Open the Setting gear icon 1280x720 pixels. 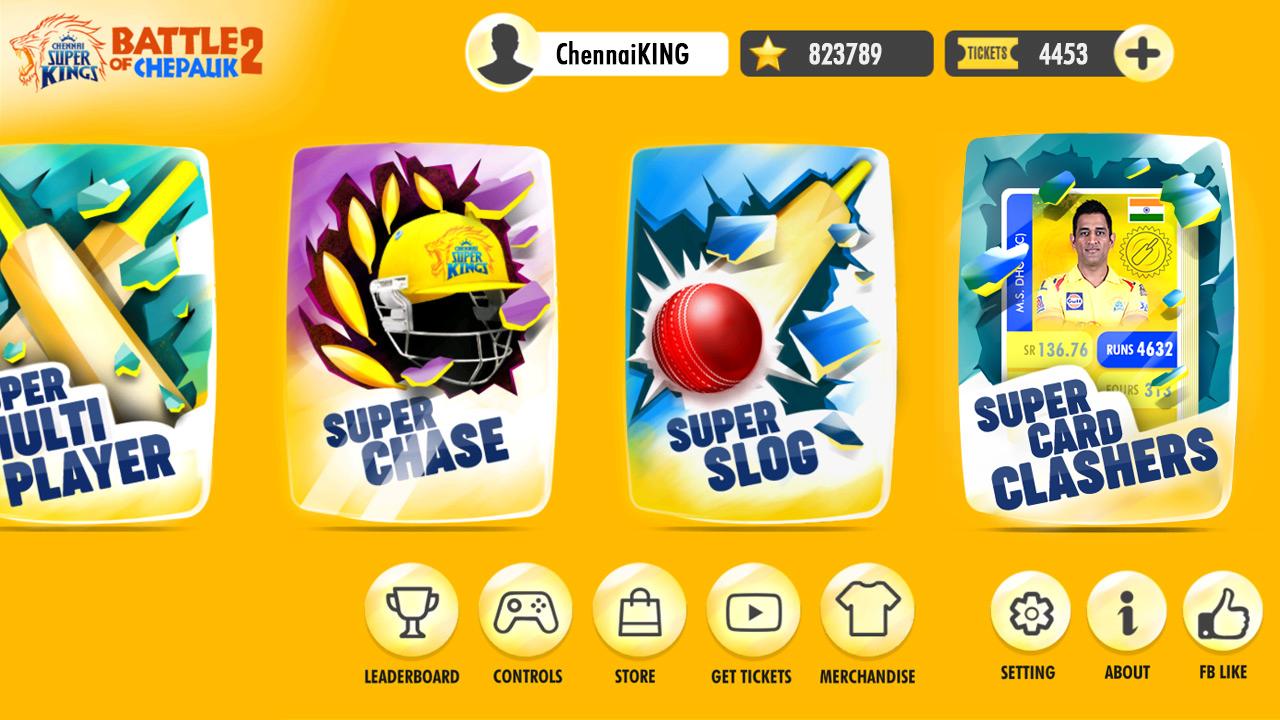click(x=1028, y=610)
